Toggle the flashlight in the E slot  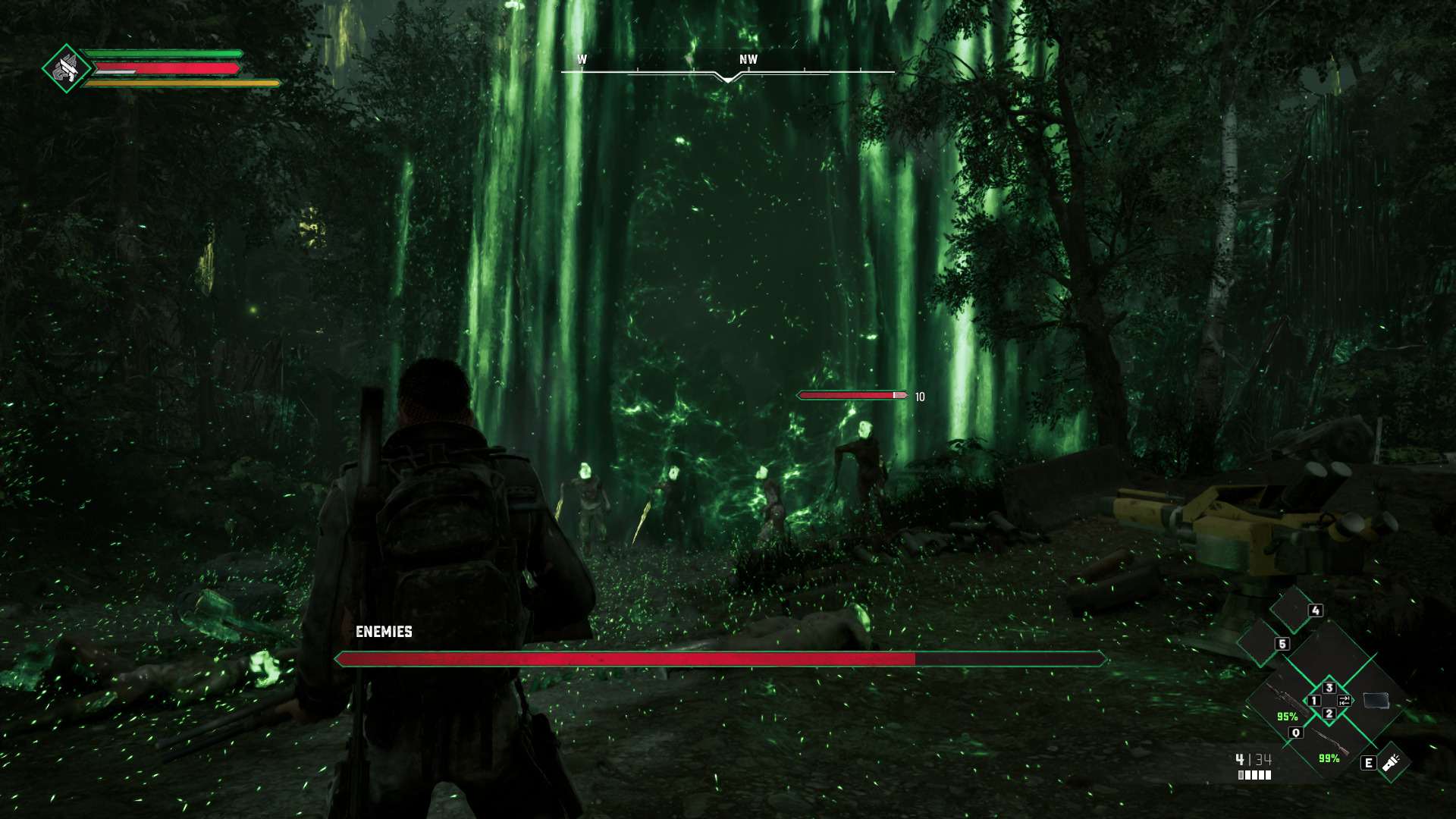pyautogui.click(x=1390, y=761)
